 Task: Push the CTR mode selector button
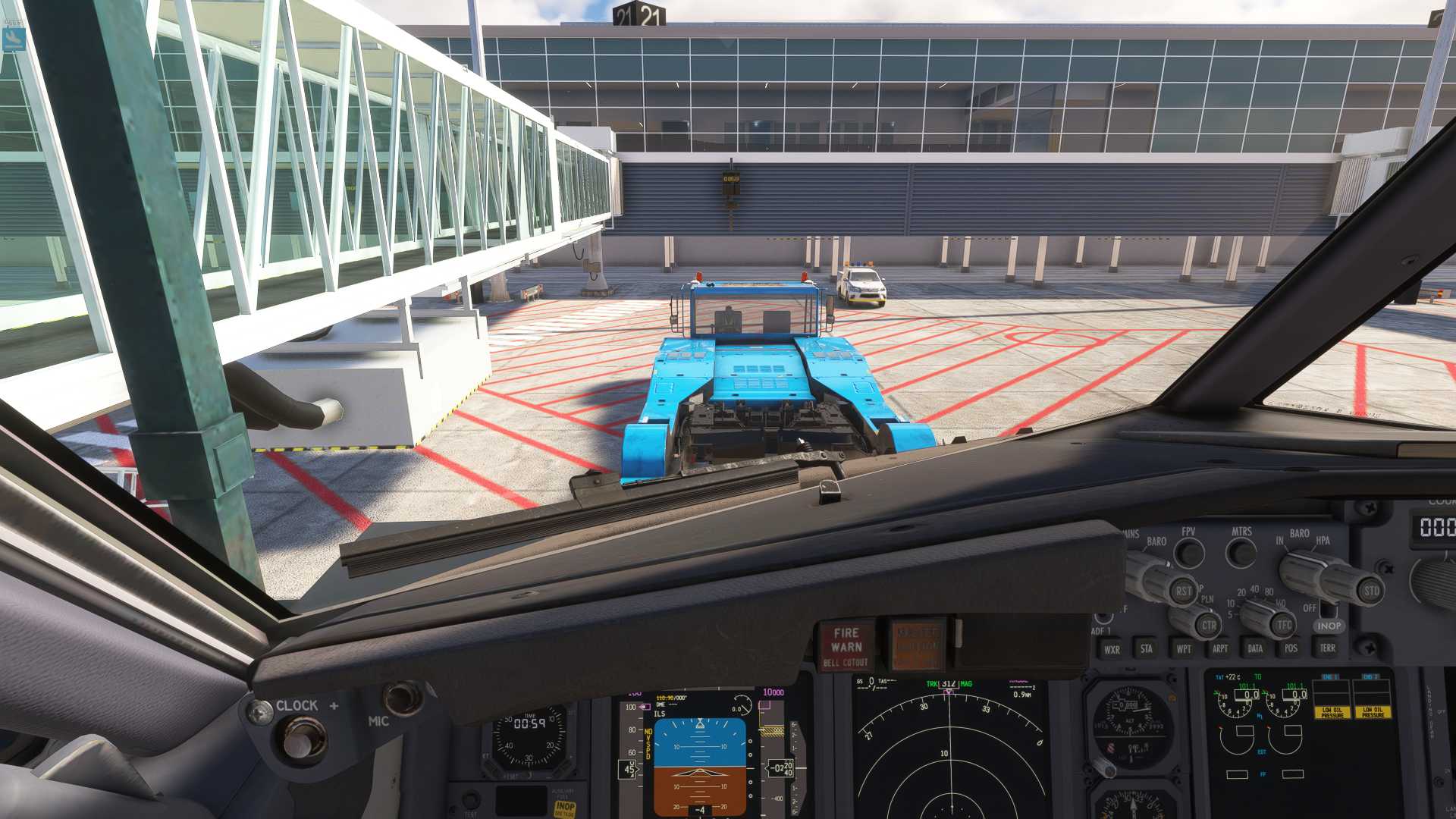pos(1209,626)
